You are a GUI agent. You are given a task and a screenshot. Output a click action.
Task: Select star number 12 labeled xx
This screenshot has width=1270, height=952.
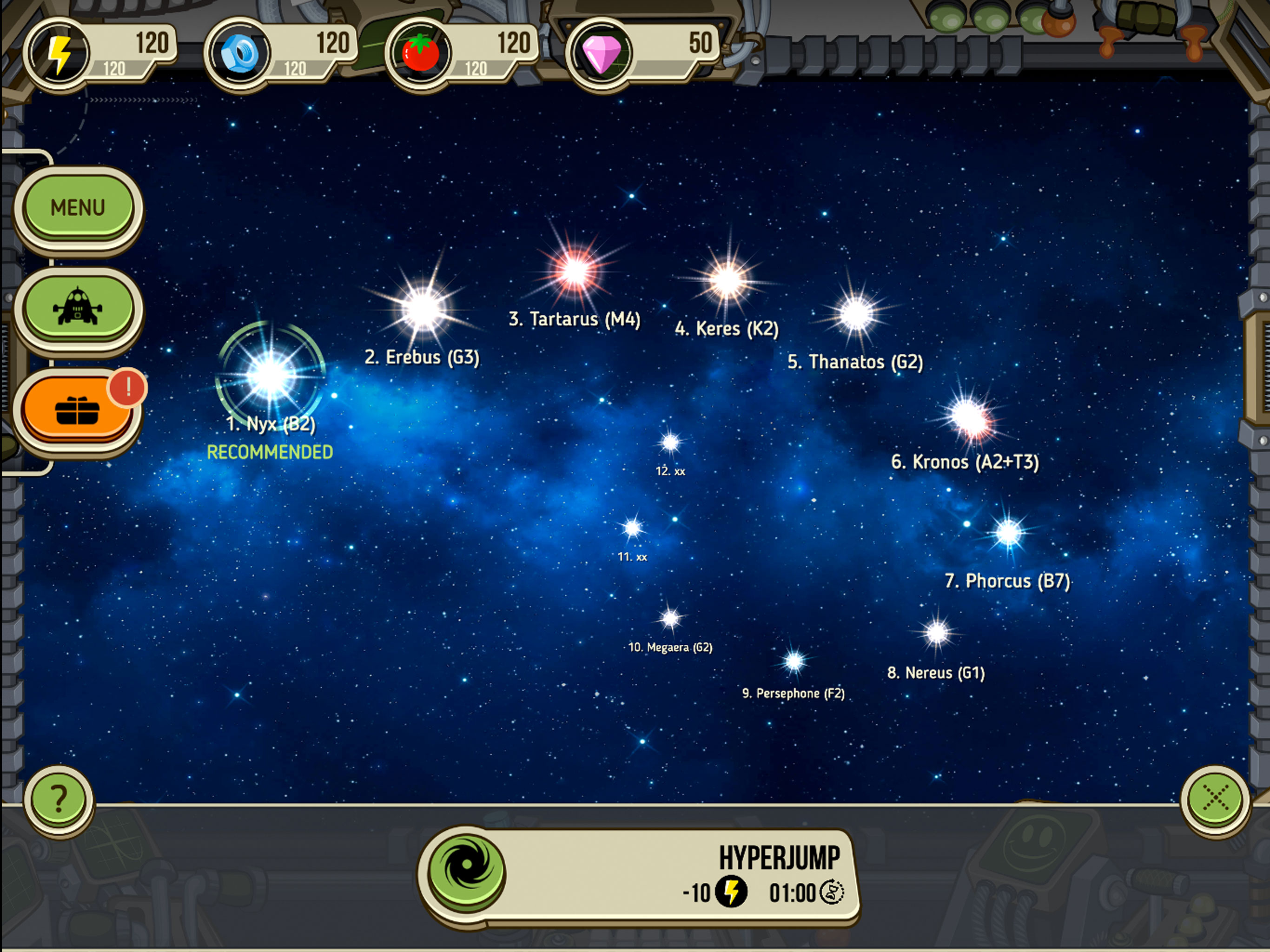click(670, 443)
